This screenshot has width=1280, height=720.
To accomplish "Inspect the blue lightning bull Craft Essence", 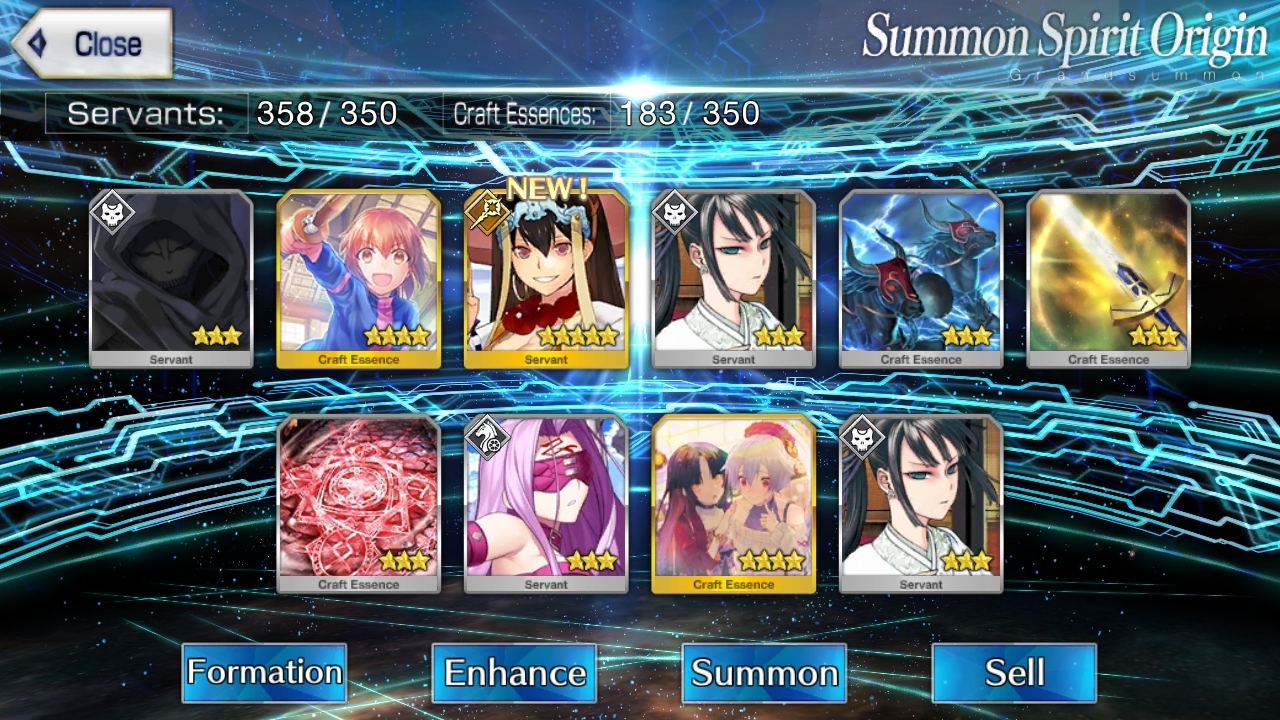I will [921, 278].
